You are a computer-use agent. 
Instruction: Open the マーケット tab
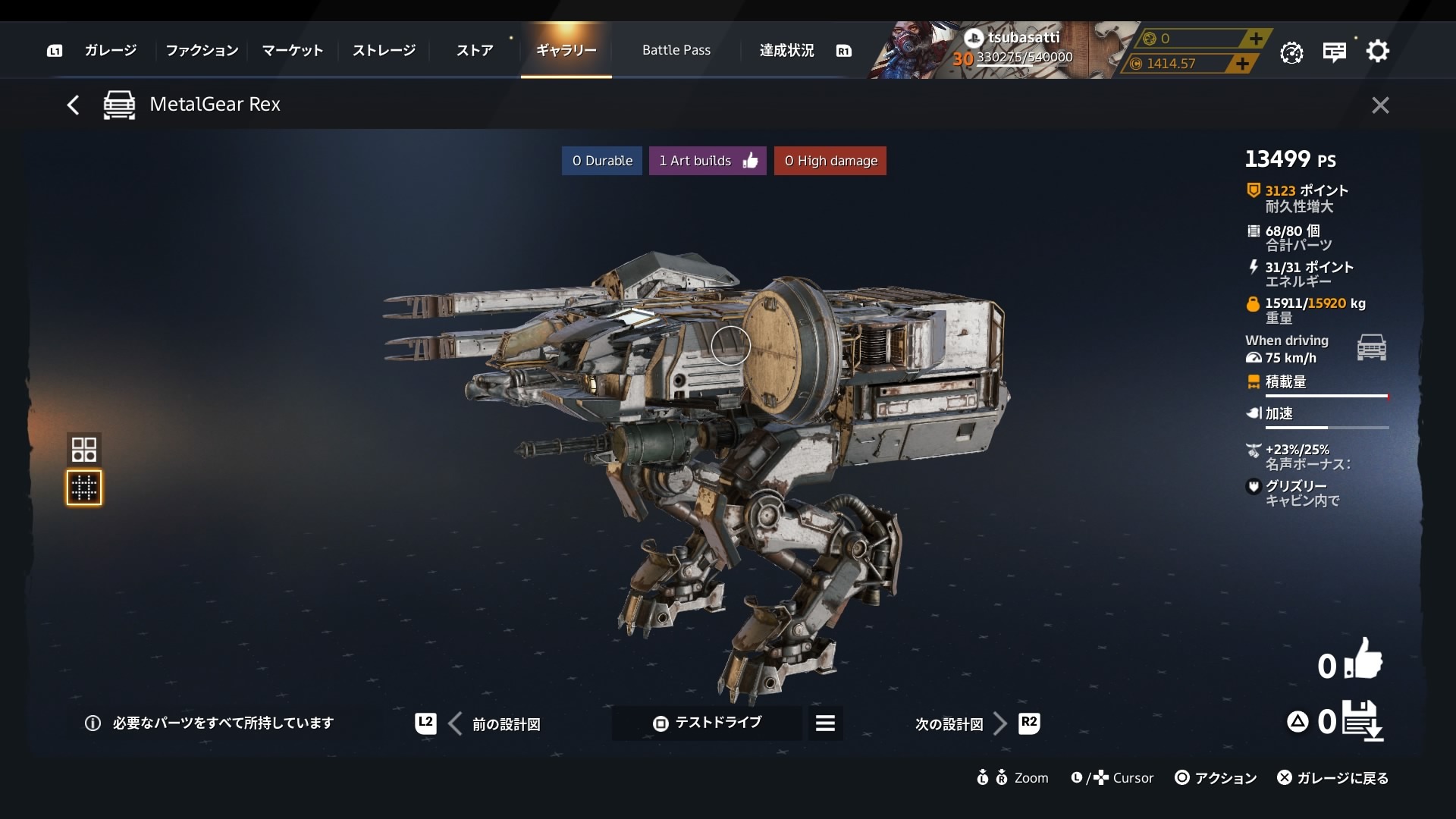(x=293, y=51)
